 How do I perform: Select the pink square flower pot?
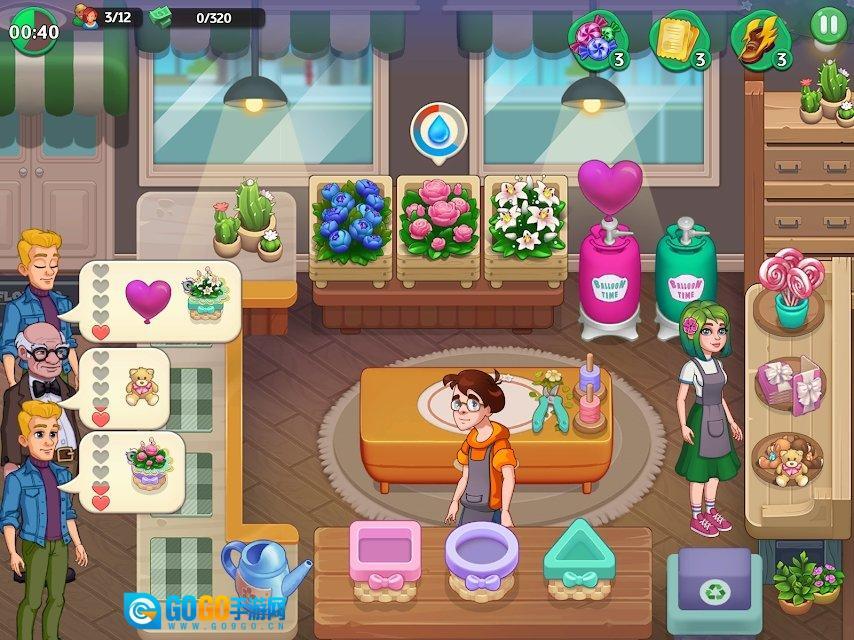tap(385, 555)
